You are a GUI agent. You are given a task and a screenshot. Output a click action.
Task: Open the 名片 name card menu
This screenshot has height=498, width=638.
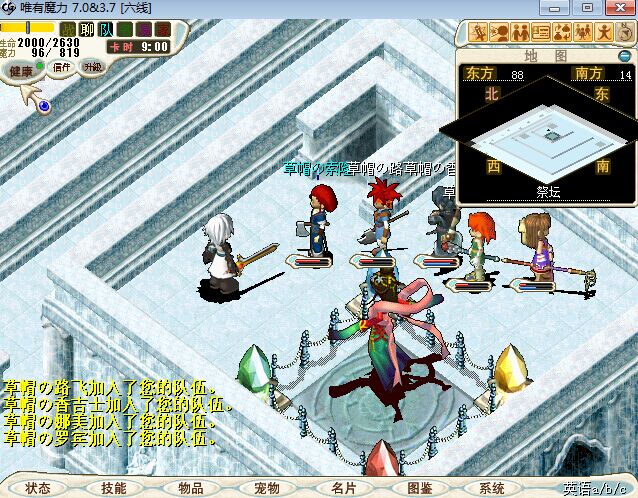pos(343,488)
